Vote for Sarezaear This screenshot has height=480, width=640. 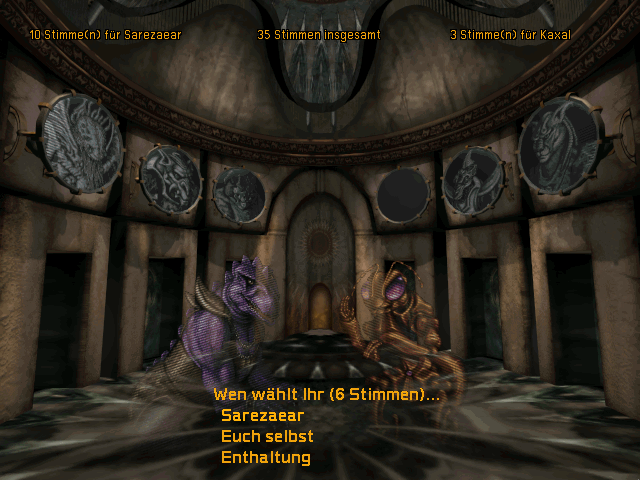(x=262, y=415)
